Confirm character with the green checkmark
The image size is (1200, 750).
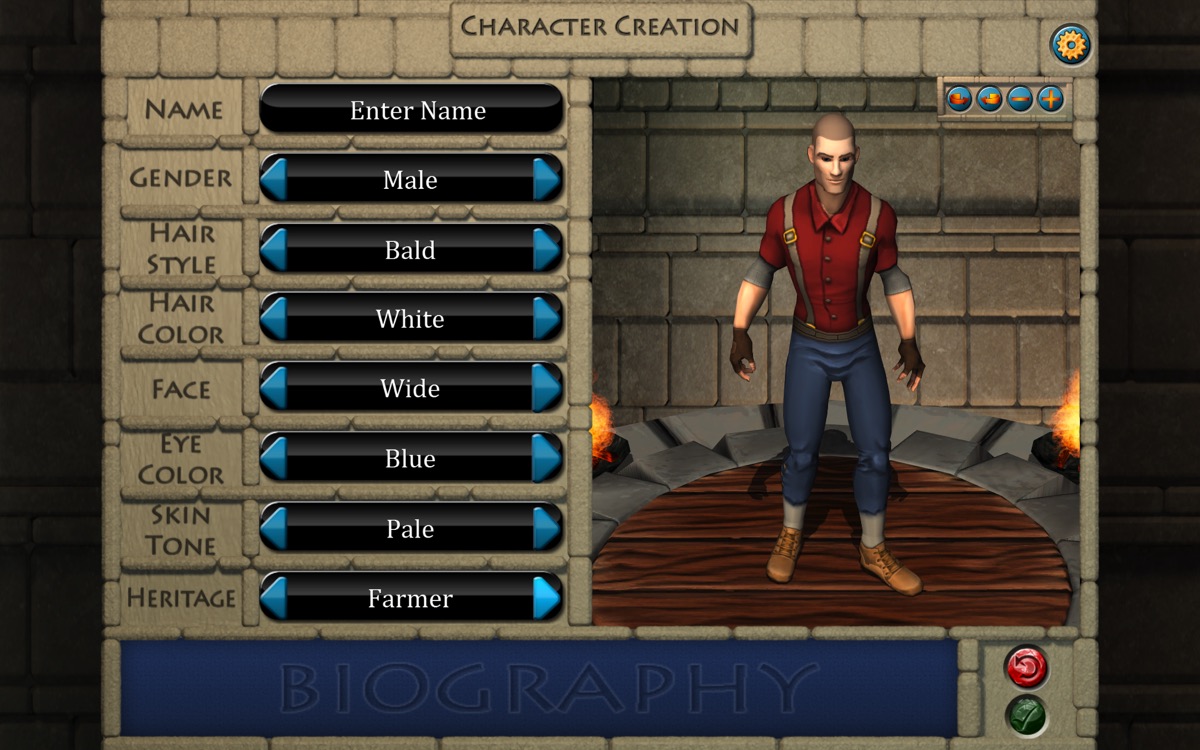(1026, 715)
